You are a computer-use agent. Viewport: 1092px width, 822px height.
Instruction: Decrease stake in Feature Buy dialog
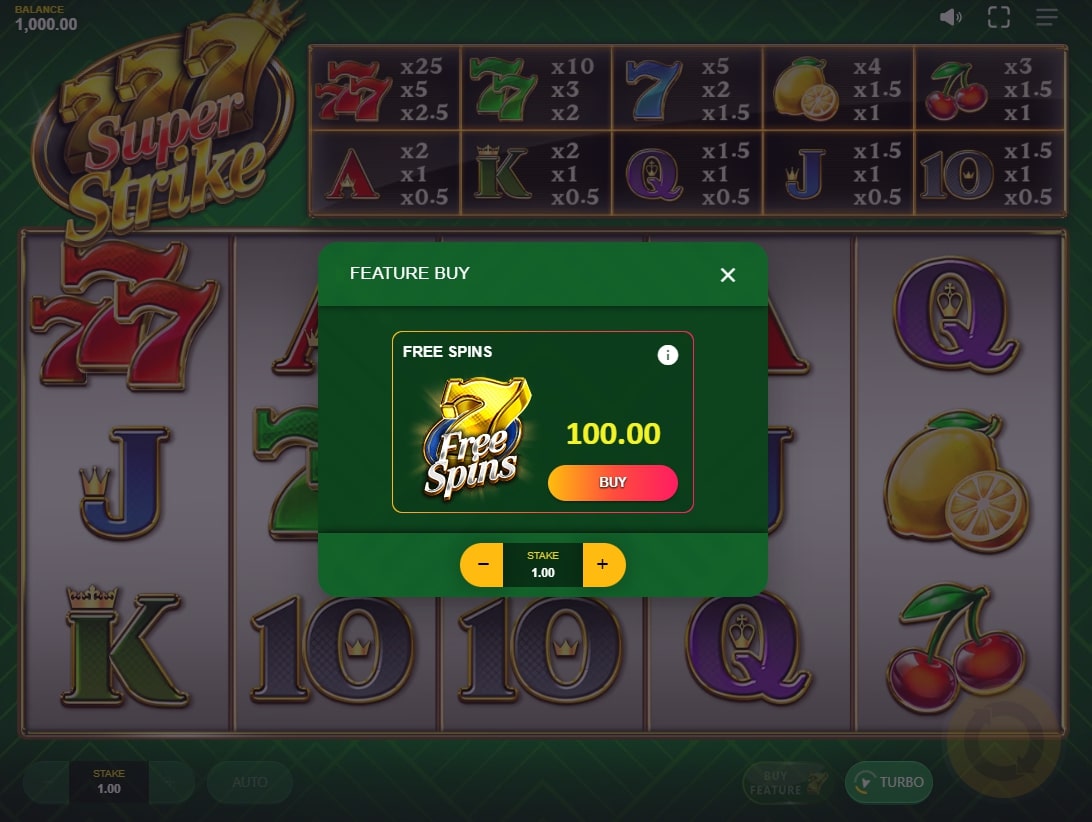point(483,565)
